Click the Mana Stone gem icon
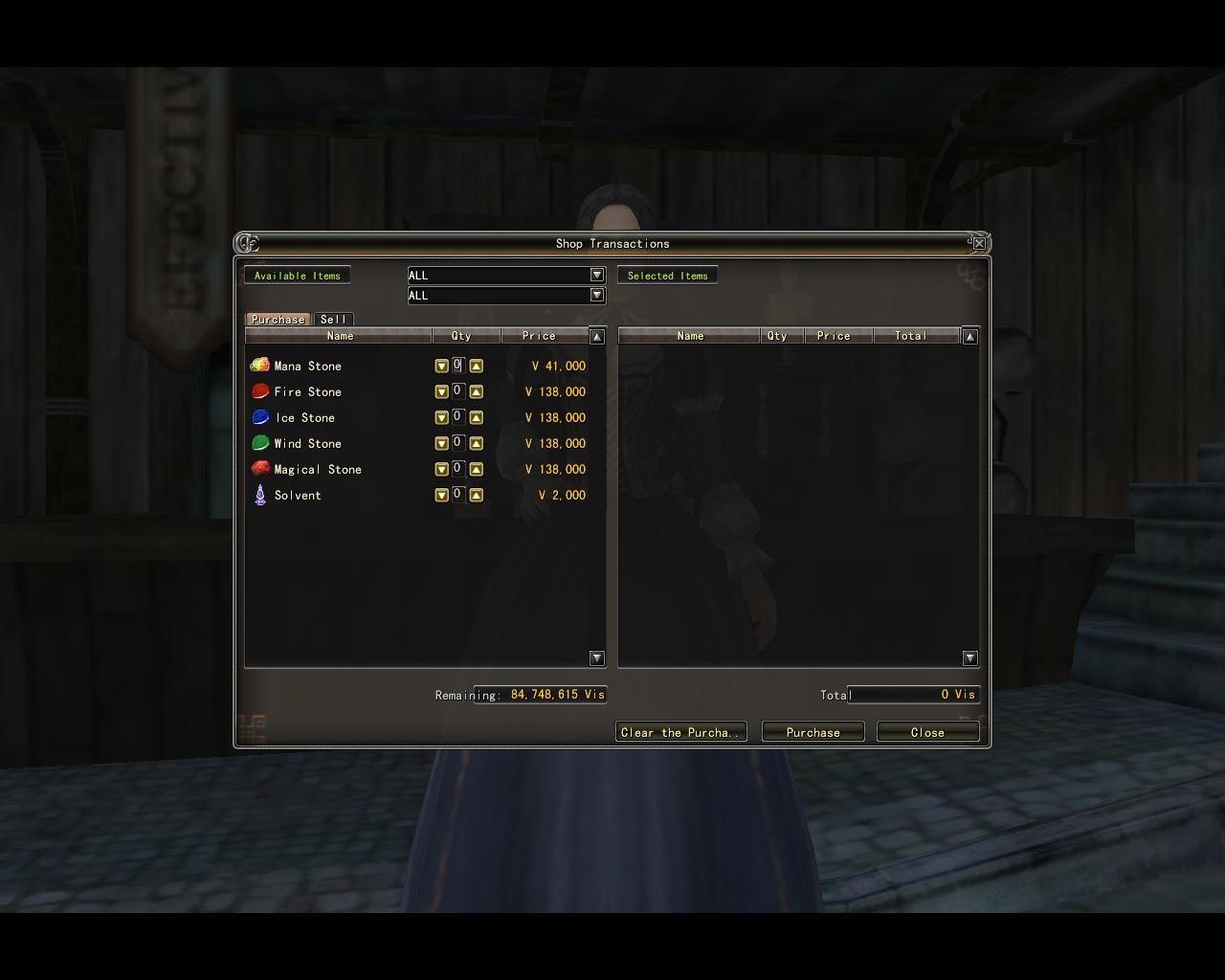 coord(259,365)
